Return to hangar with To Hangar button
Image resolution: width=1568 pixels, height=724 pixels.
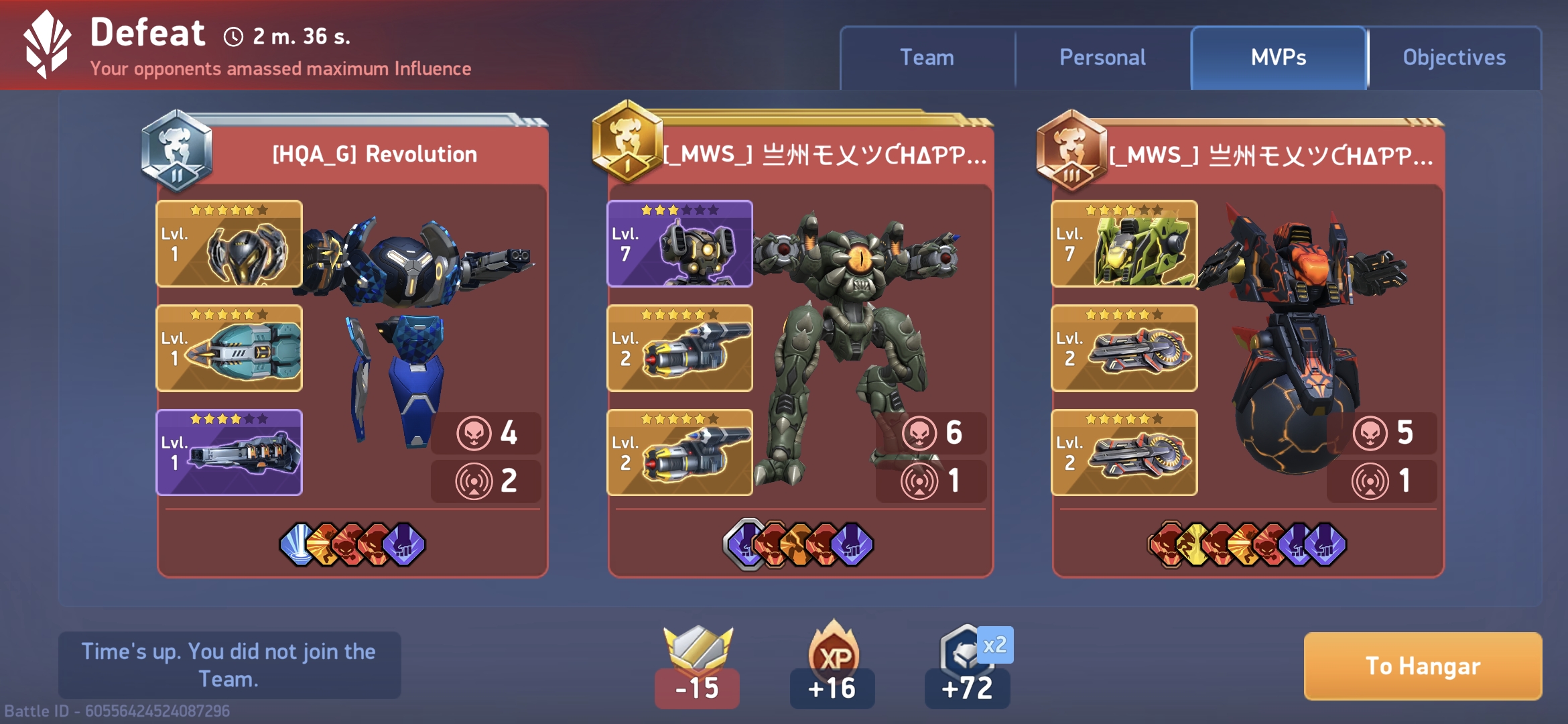click(x=1423, y=666)
